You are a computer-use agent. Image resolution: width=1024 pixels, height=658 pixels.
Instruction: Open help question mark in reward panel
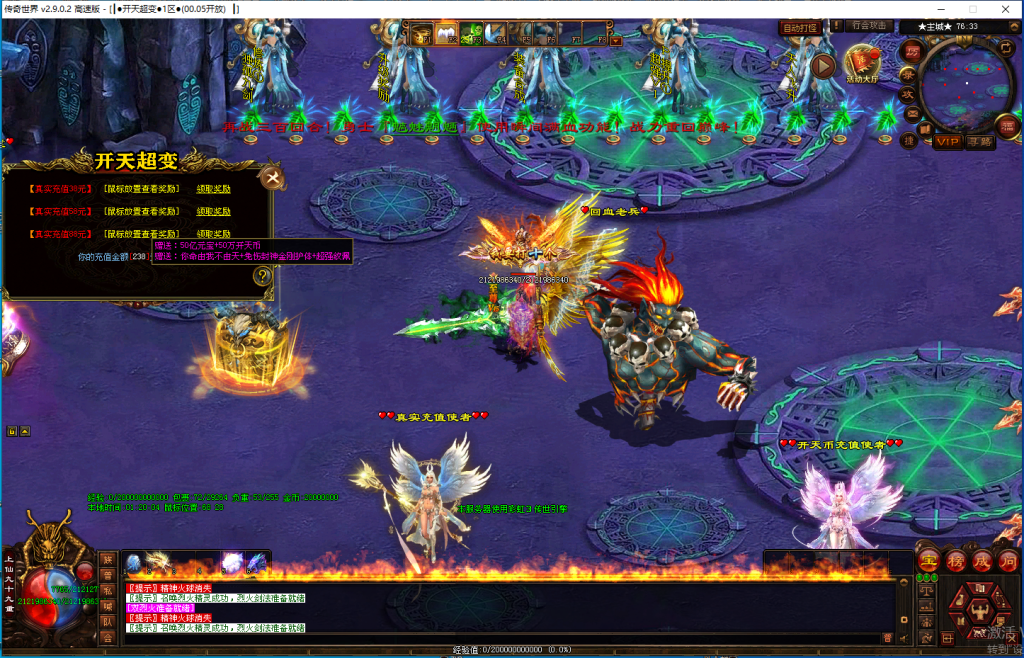click(x=262, y=277)
